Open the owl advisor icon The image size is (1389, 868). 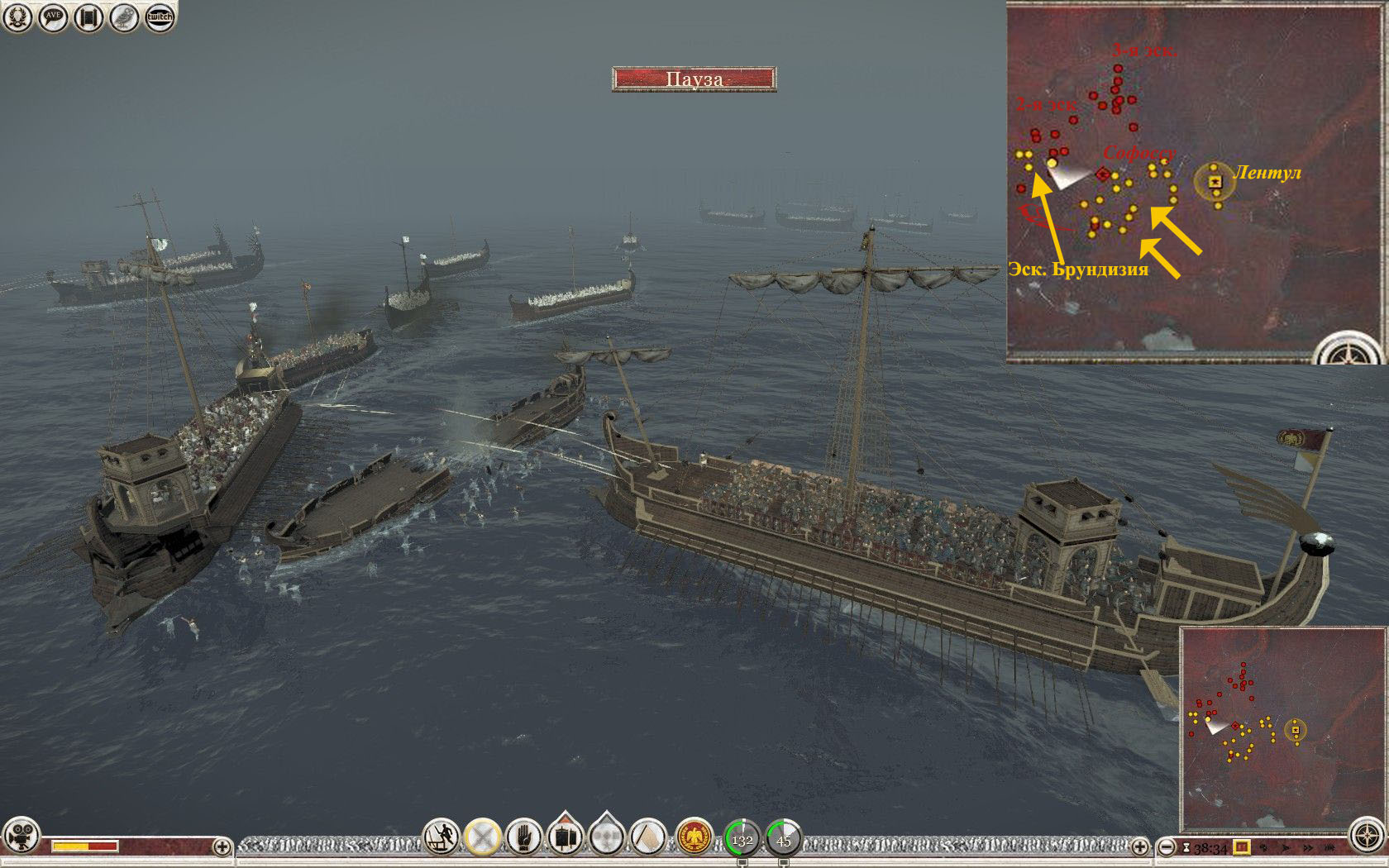(x=124, y=17)
